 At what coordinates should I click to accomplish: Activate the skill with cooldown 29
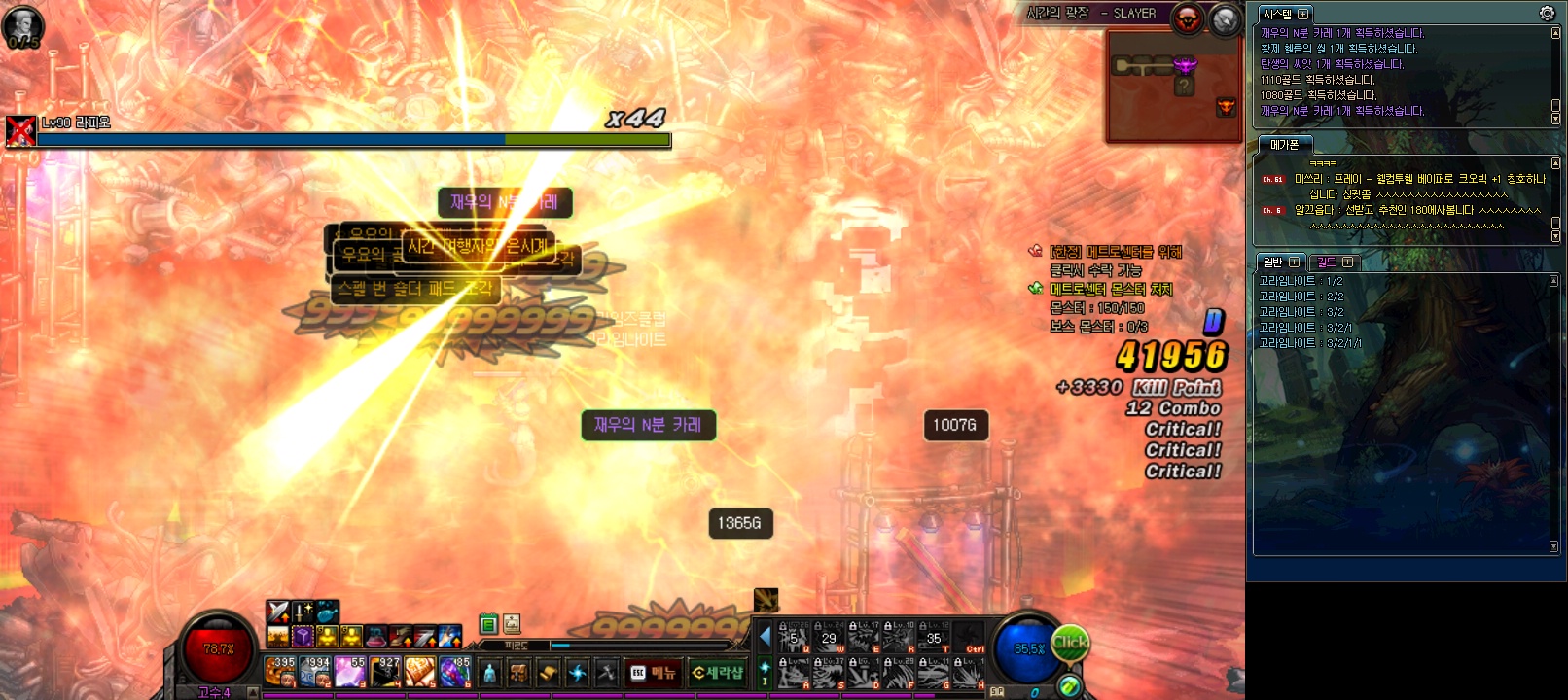coord(829,638)
